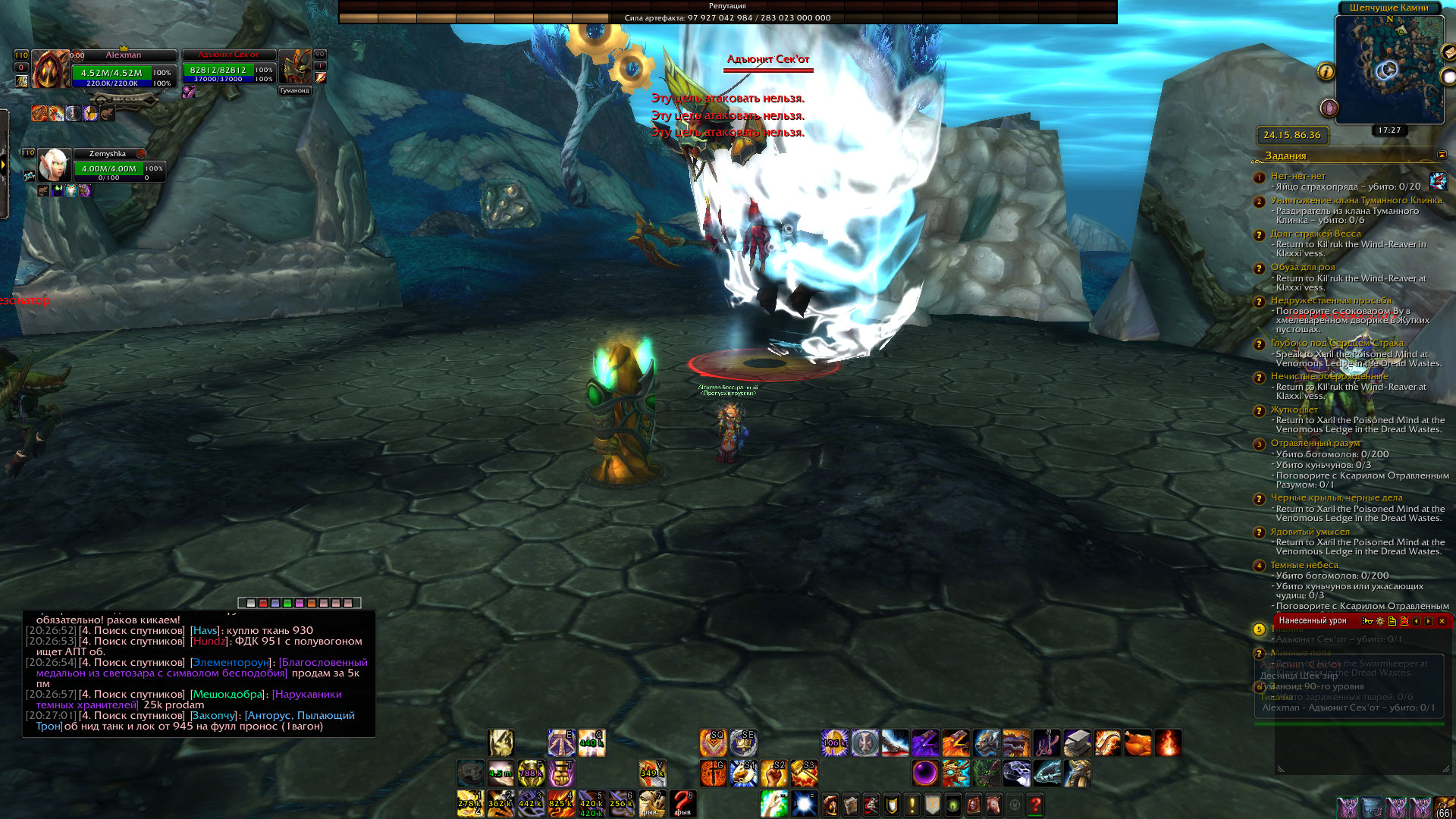The image size is (1456, 819).
Task: Click the yellow exclamation mark micro button
Action: (912, 805)
